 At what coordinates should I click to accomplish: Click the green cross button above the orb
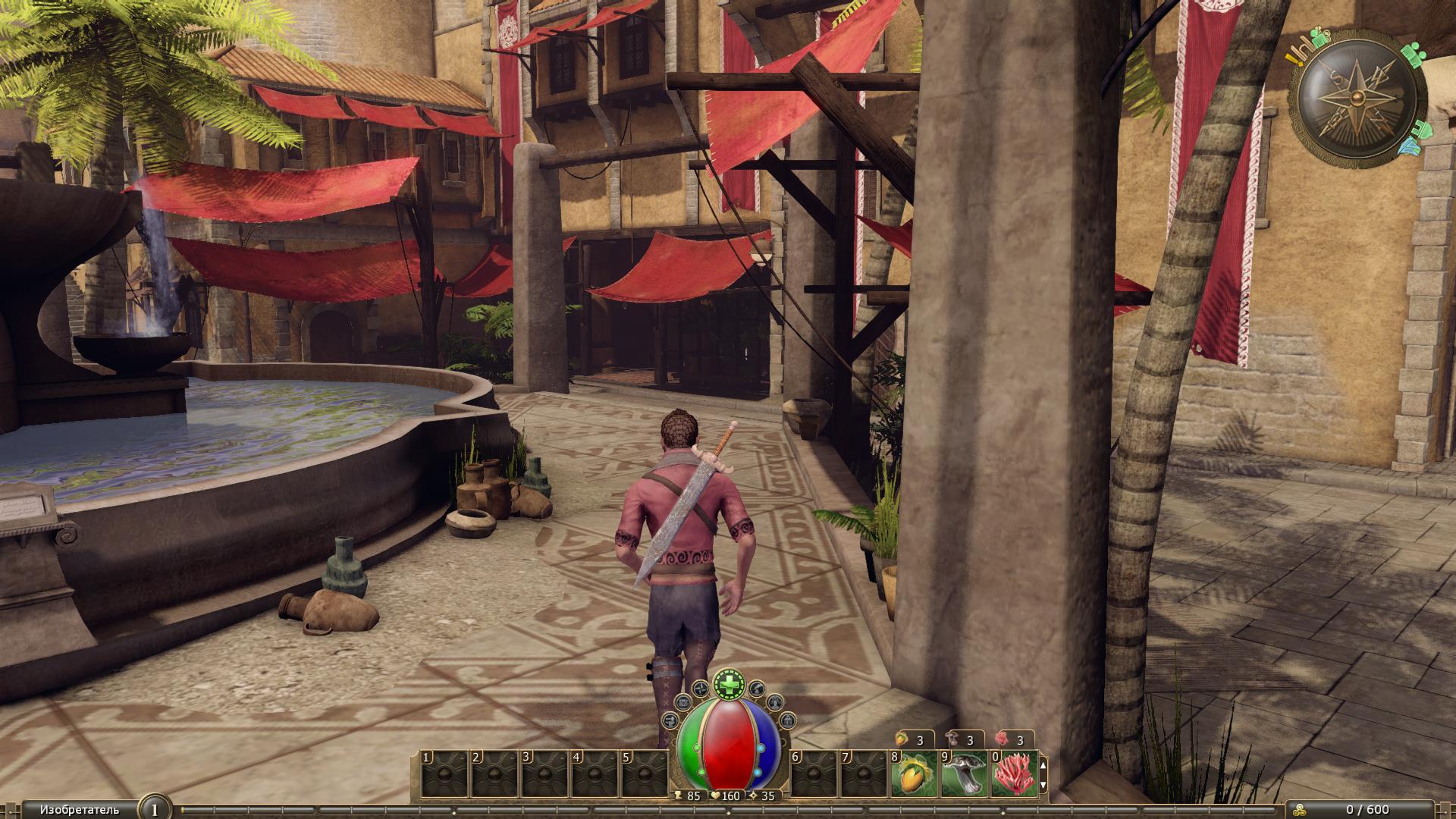729,684
